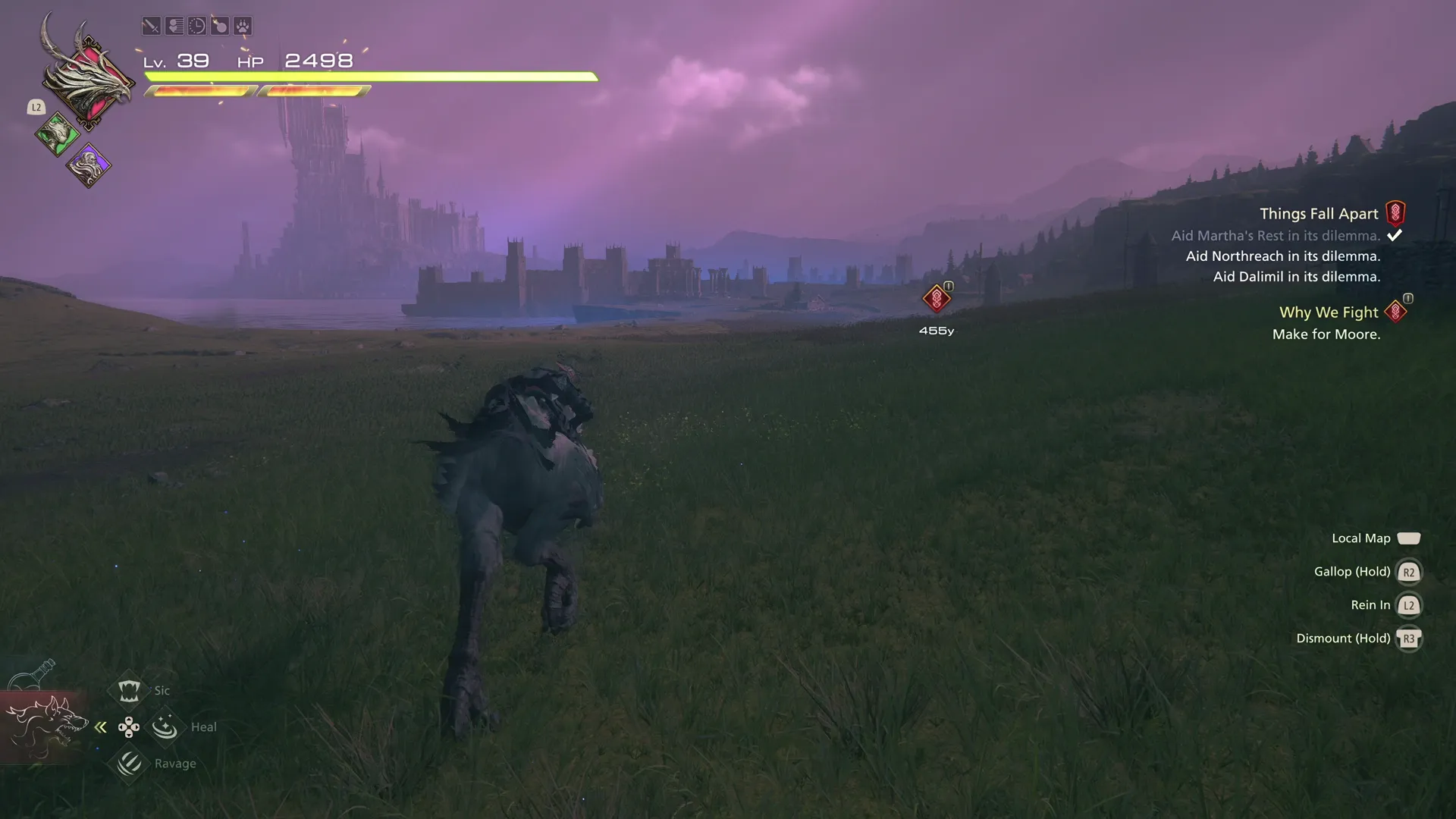
Task: Toggle the Ravage claw command
Action: pyautogui.click(x=129, y=763)
